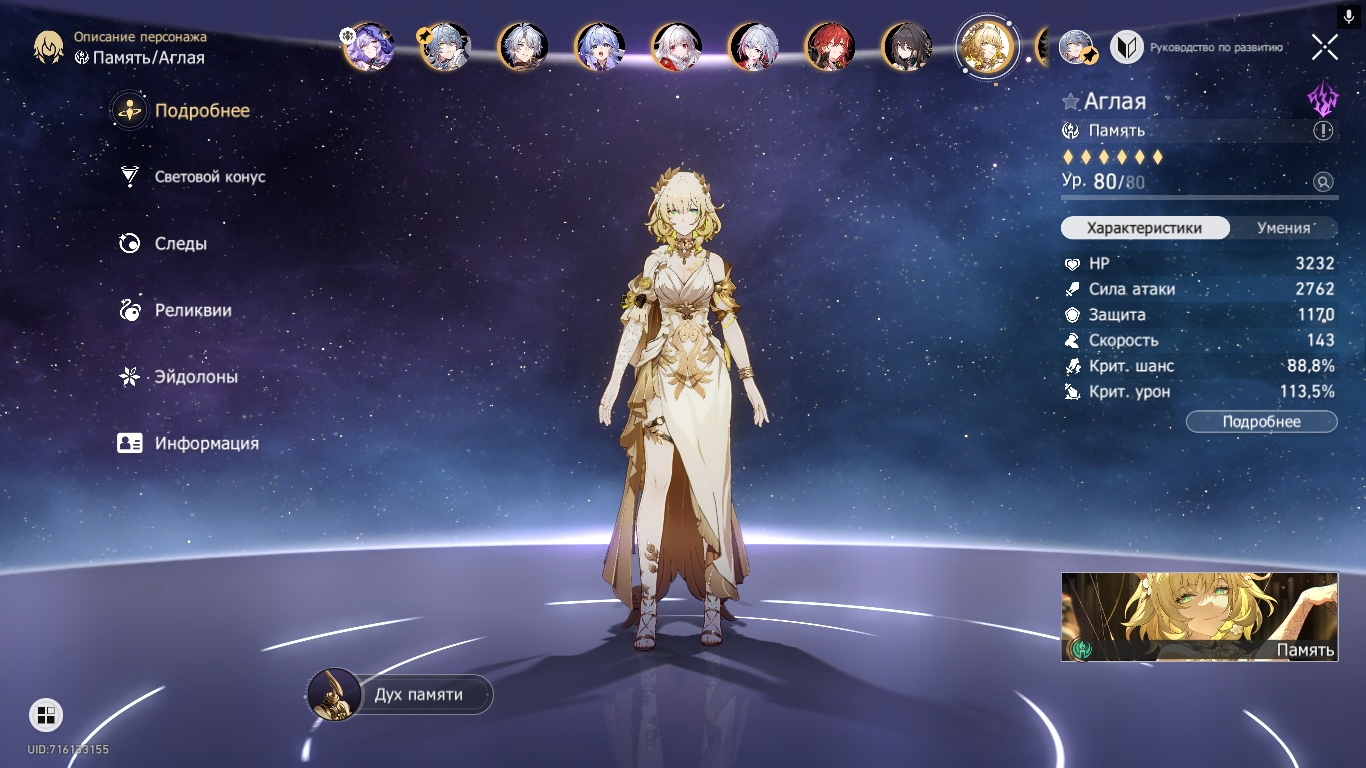The width and height of the screenshot is (1366, 768).
Task: Choose the purple-haired character portrait
Action: [369, 47]
